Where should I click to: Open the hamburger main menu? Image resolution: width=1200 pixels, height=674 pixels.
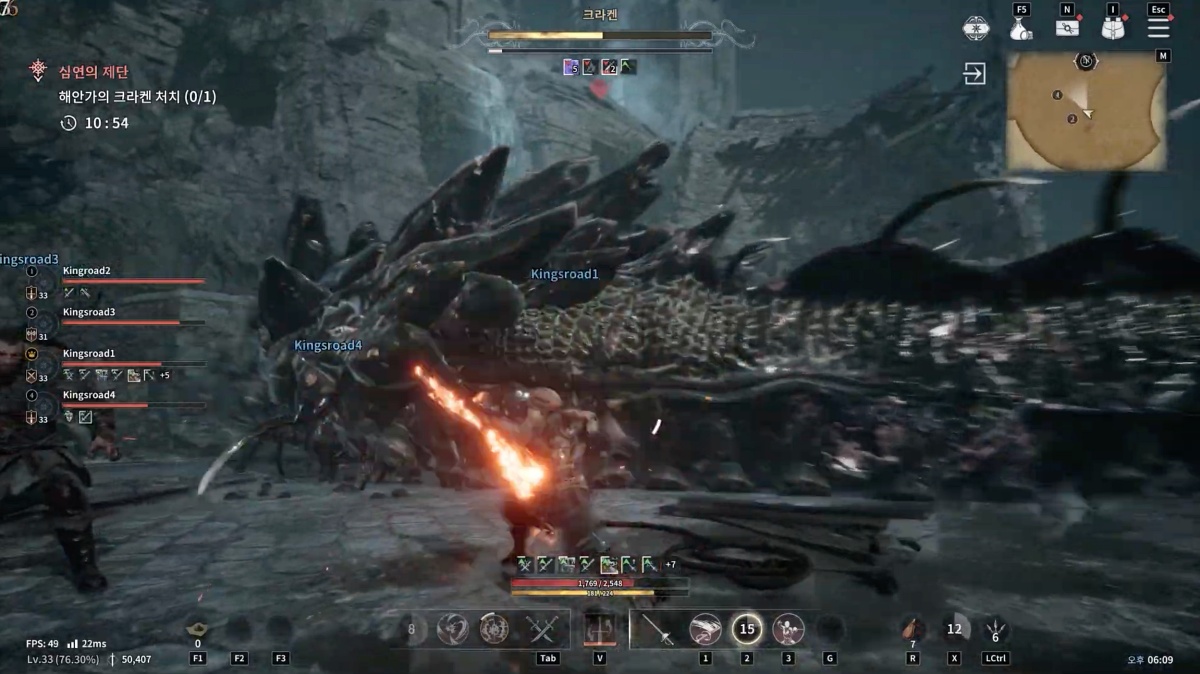click(x=1158, y=28)
